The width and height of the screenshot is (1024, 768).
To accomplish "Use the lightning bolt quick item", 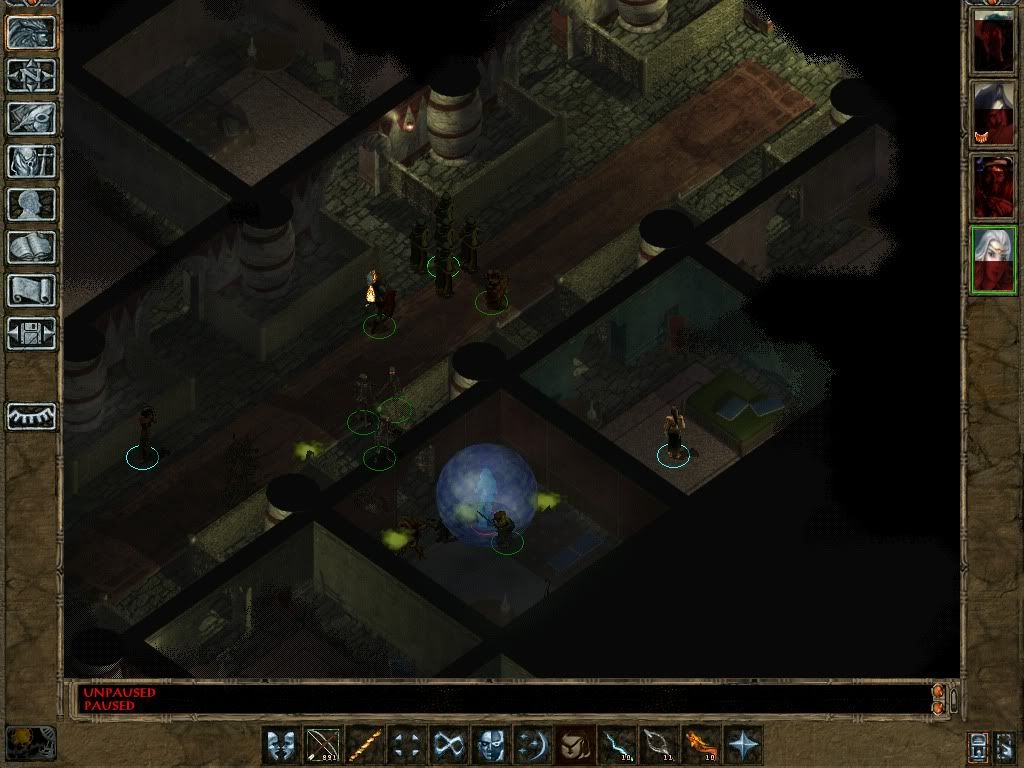I will (x=617, y=745).
